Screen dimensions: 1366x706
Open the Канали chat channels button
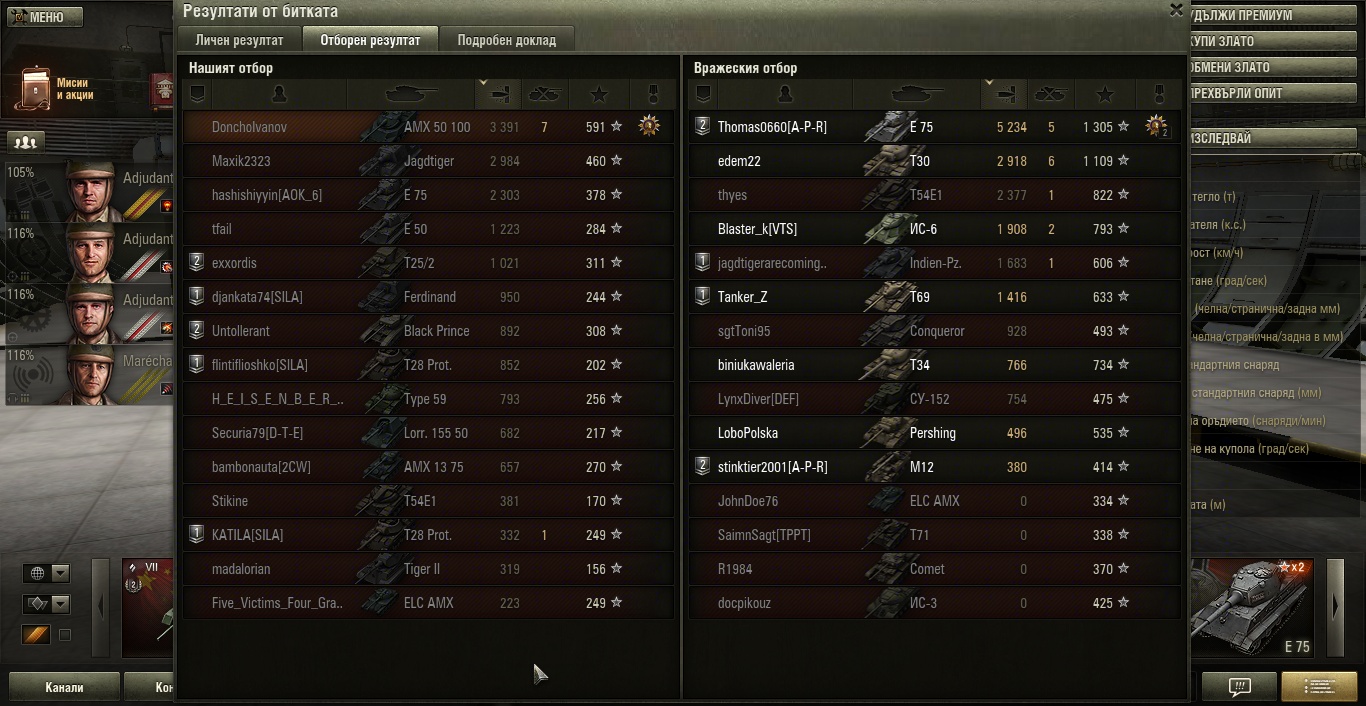click(x=64, y=688)
